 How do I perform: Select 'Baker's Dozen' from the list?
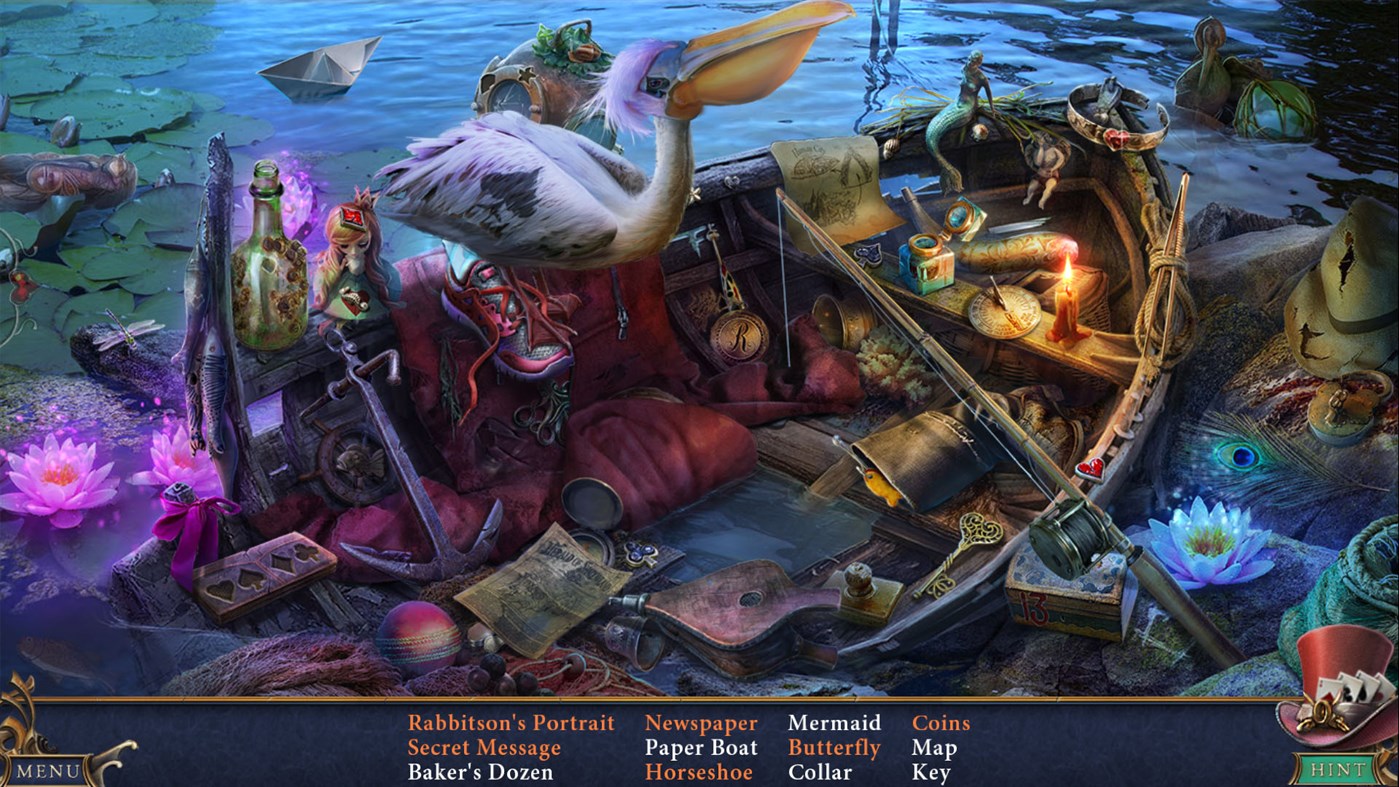point(481,772)
